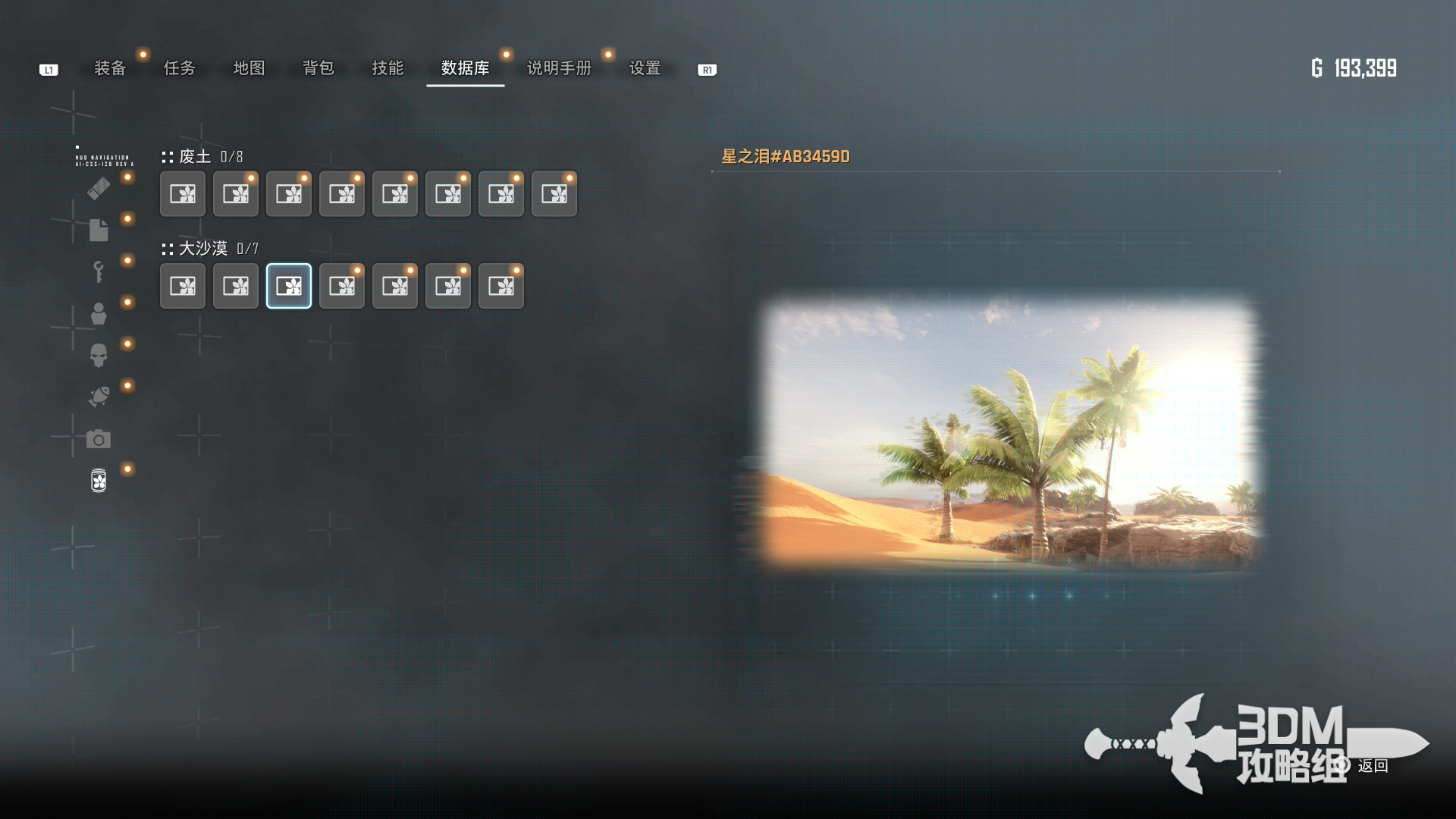This screenshot has height=819, width=1456.
Task: Select the document category icon in sidebar
Action: click(x=99, y=230)
